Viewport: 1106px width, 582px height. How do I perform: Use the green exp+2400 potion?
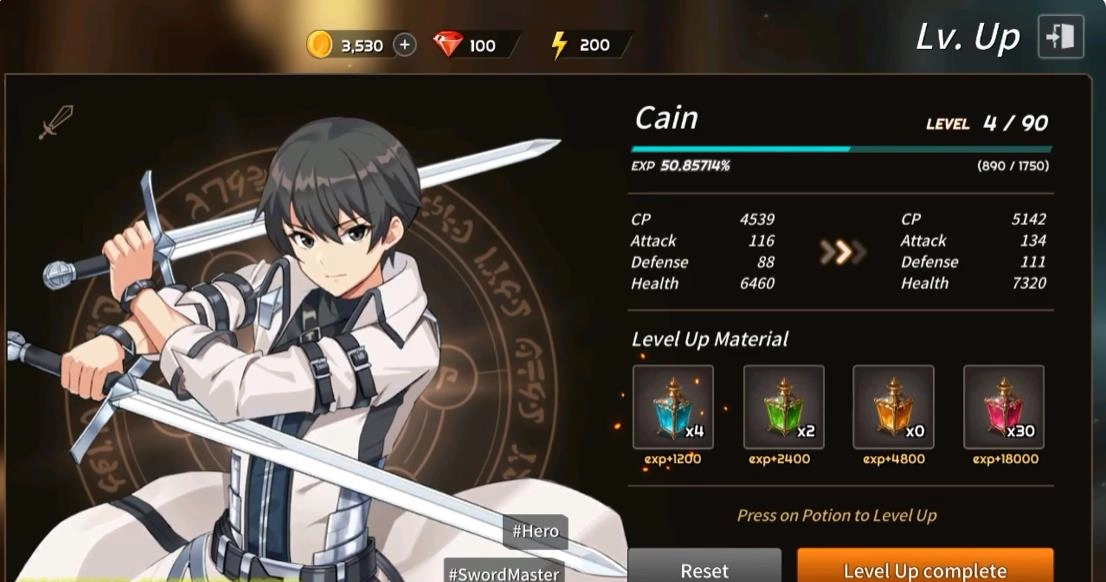click(783, 407)
